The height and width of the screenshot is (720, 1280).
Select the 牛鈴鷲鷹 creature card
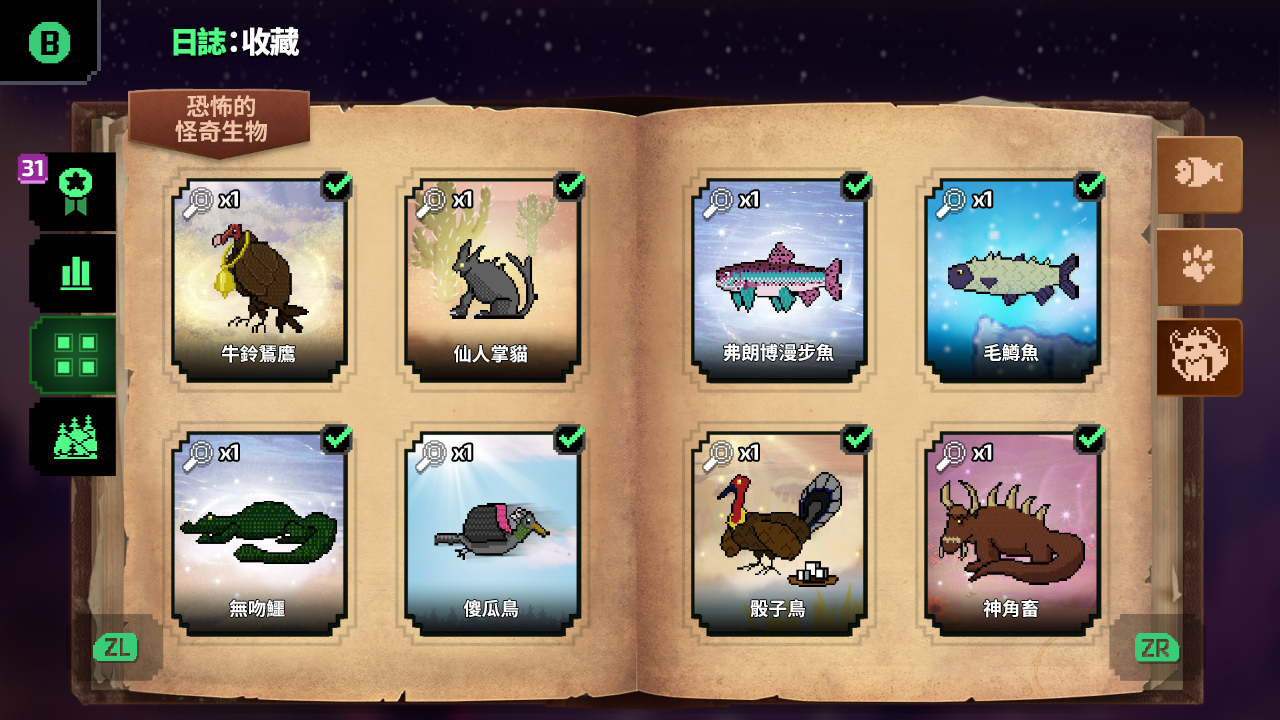pyautogui.click(x=259, y=281)
